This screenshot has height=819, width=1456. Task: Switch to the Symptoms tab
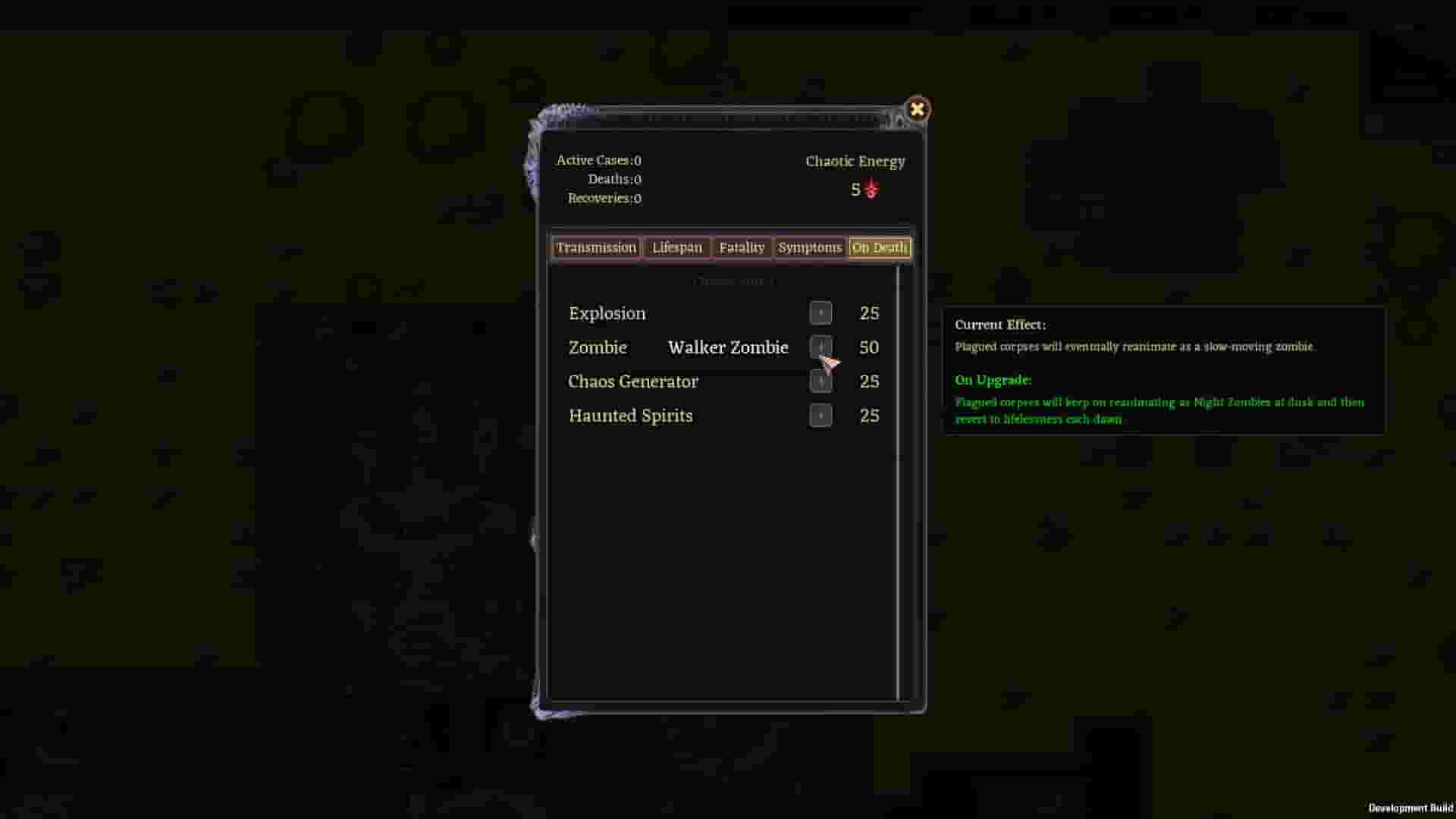[x=810, y=247]
